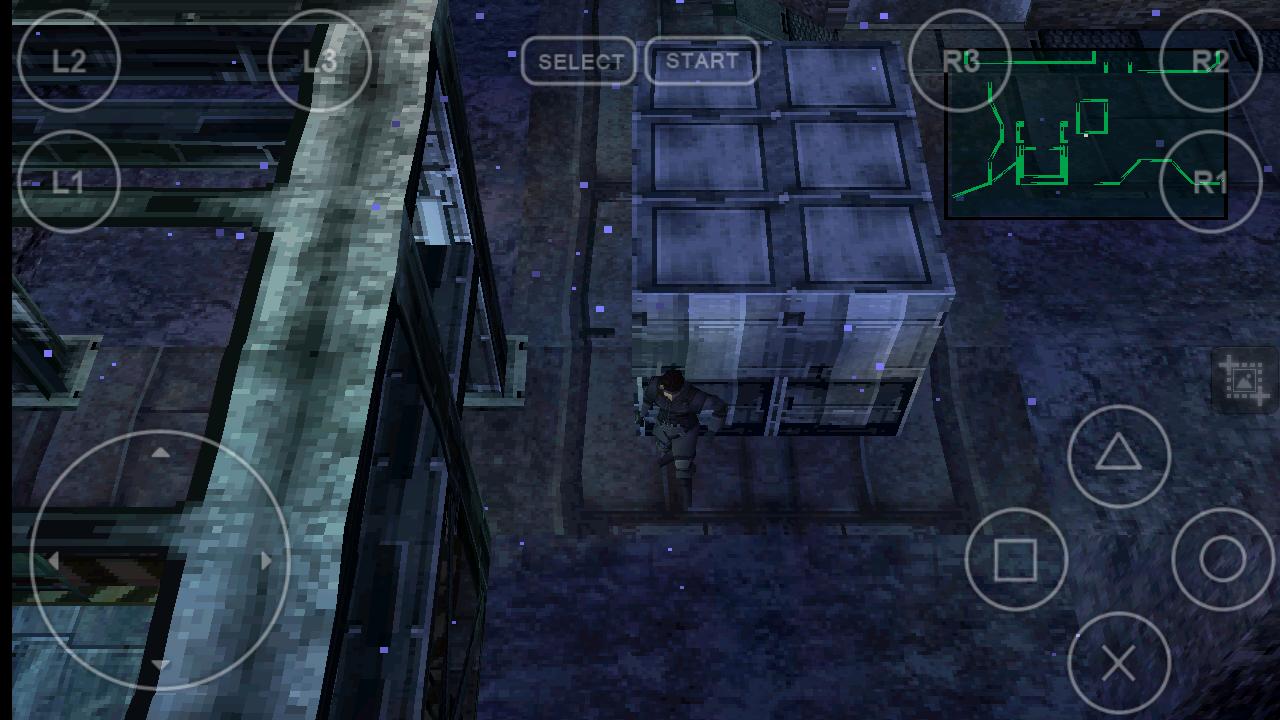The height and width of the screenshot is (720, 1280).
Task: Tap the L2 shoulder button
Action: tap(68, 61)
